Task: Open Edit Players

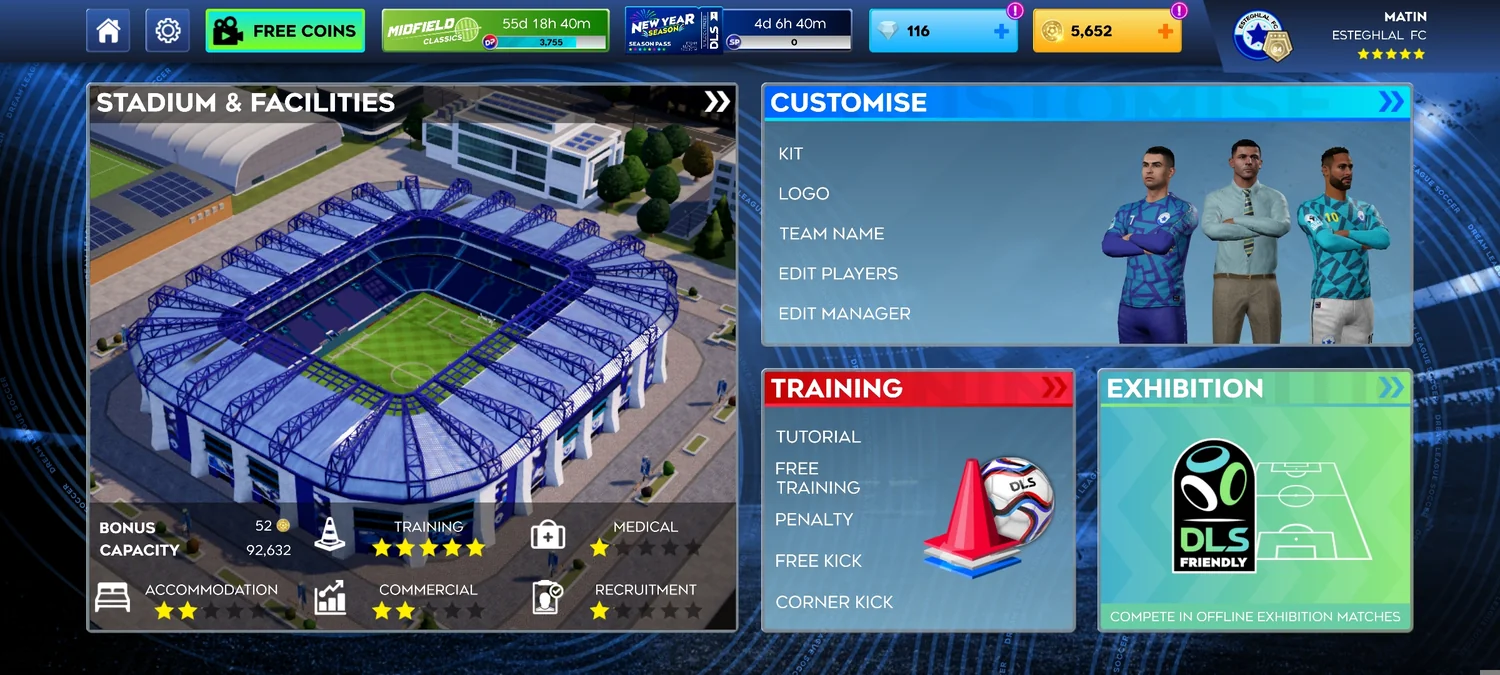Action: point(838,274)
